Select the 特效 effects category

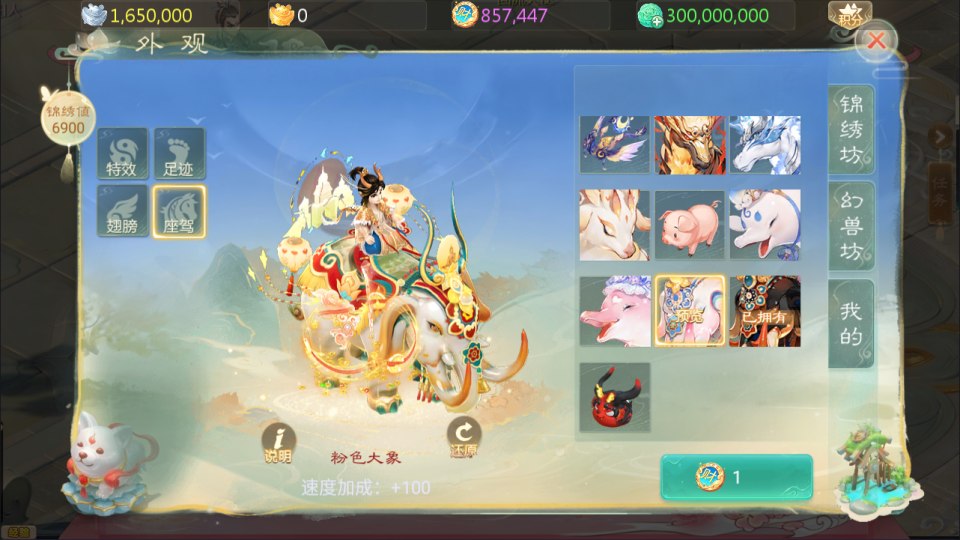point(123,153)
